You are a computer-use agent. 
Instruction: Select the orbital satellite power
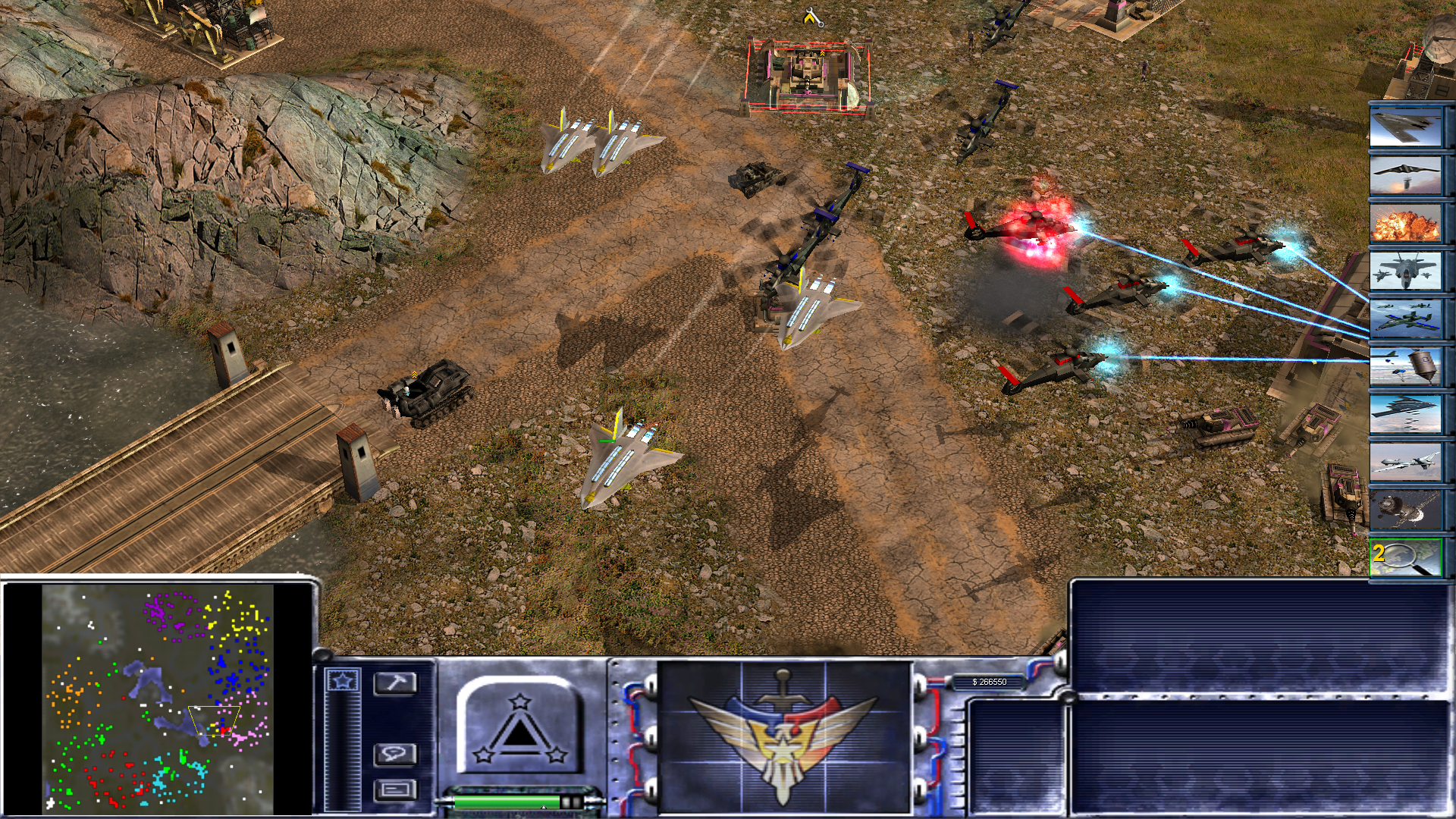coord(1405,510)
